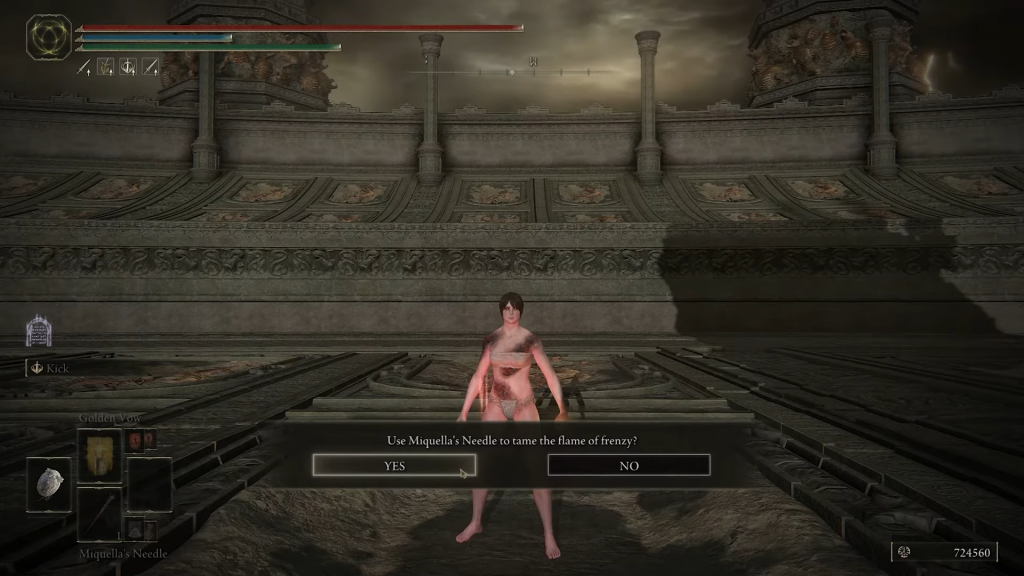Click the golden Erdtree emblem beside the health bar
The height and width of the screenshot is (576, 1024).
48,36
